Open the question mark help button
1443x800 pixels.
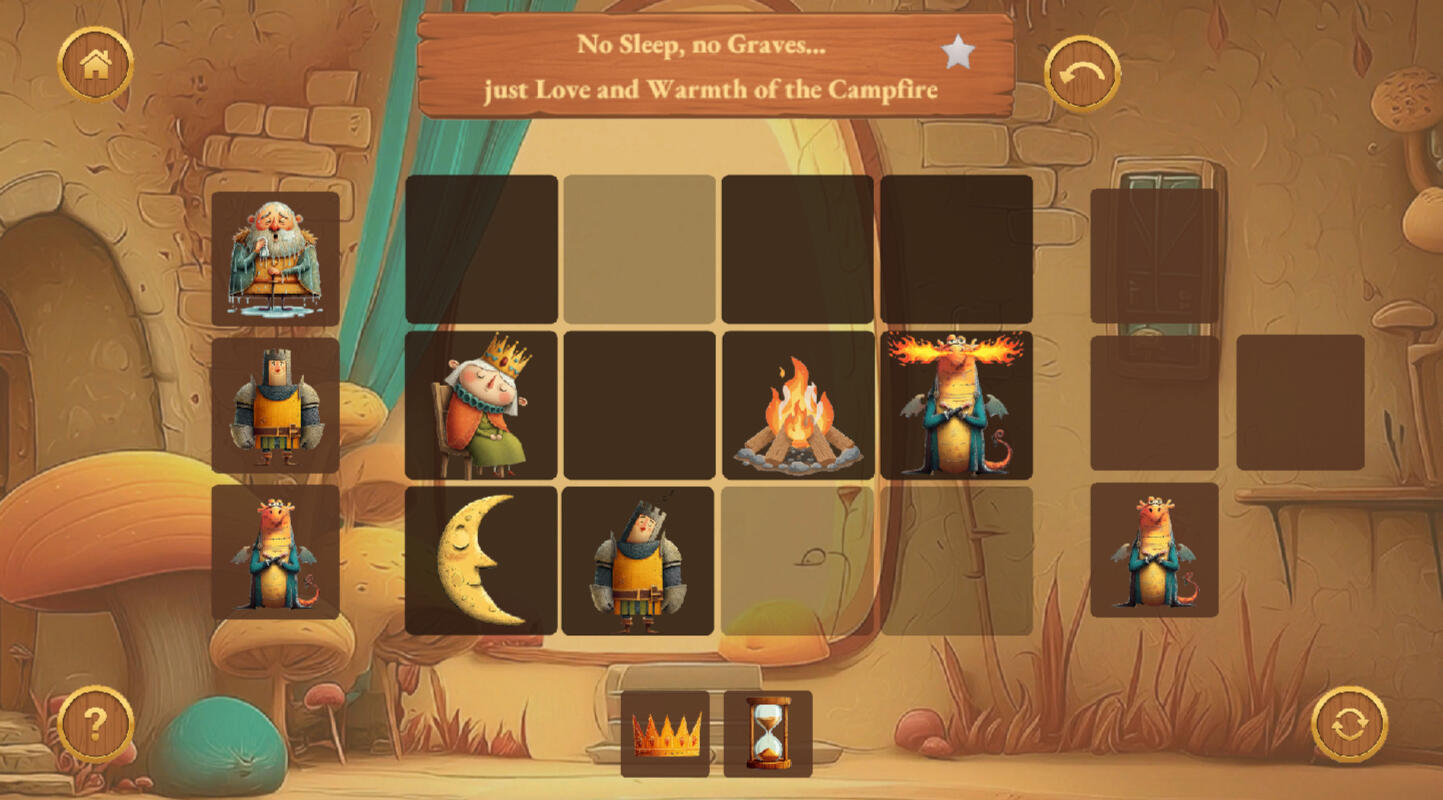(96, 723)
